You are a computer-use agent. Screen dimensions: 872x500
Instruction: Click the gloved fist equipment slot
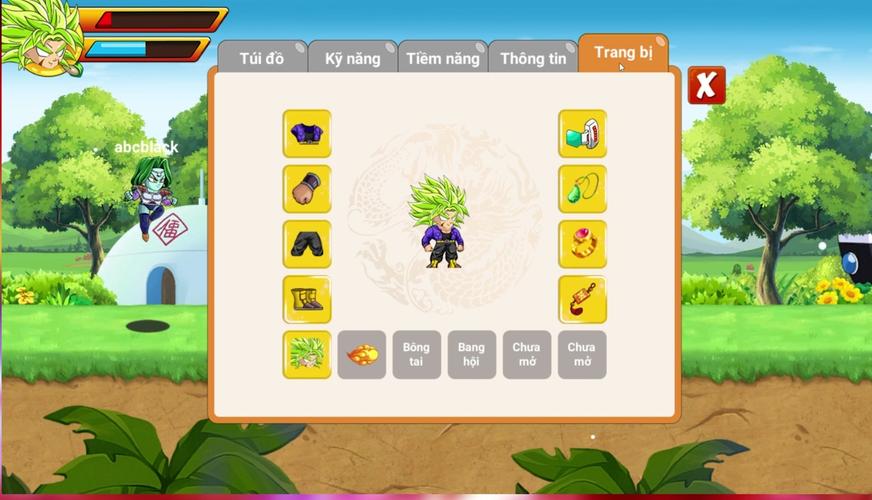pyautogui.click(x=307, y=189)
